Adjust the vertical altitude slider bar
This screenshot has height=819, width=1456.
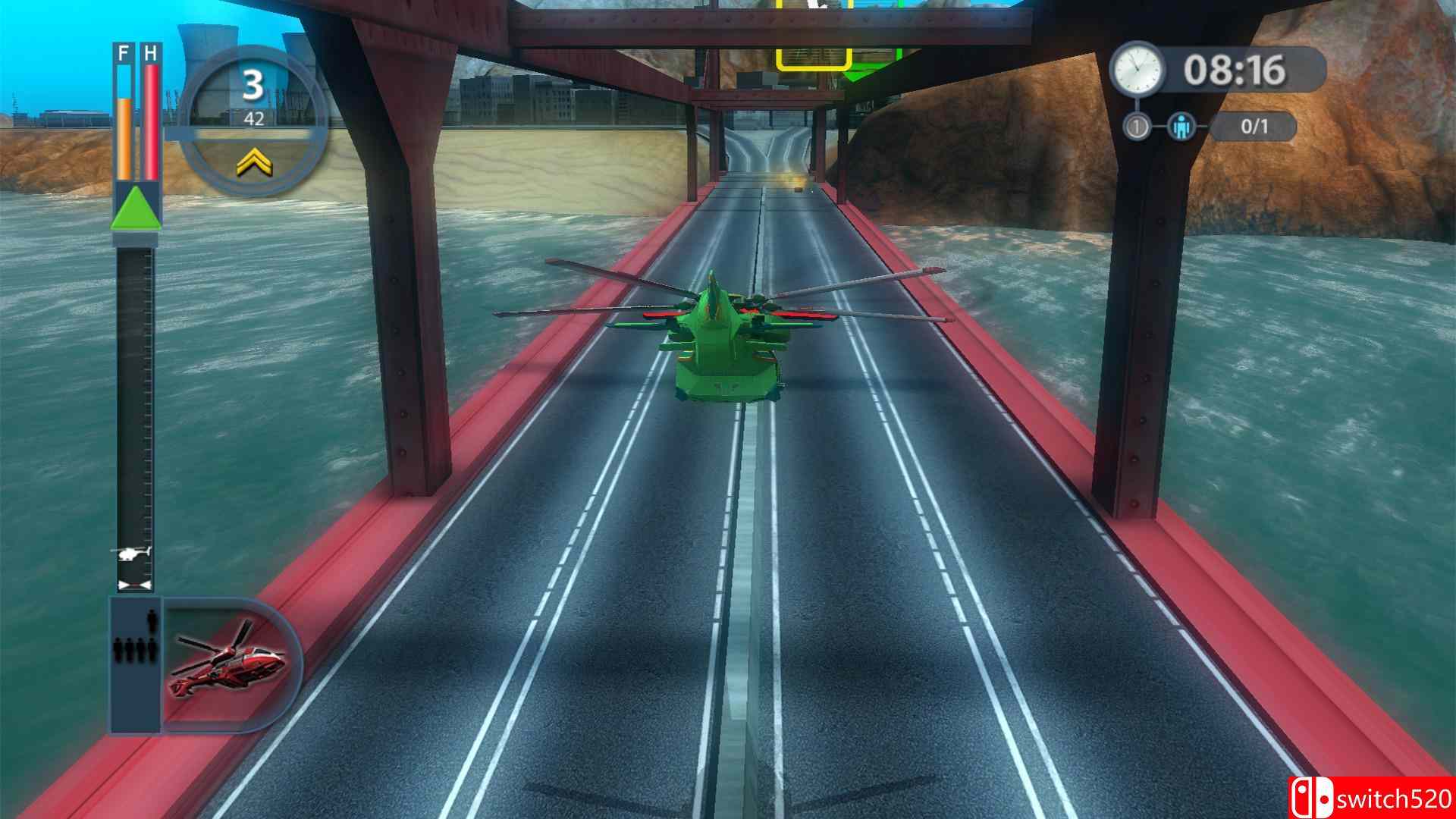(x=136, y=417)
